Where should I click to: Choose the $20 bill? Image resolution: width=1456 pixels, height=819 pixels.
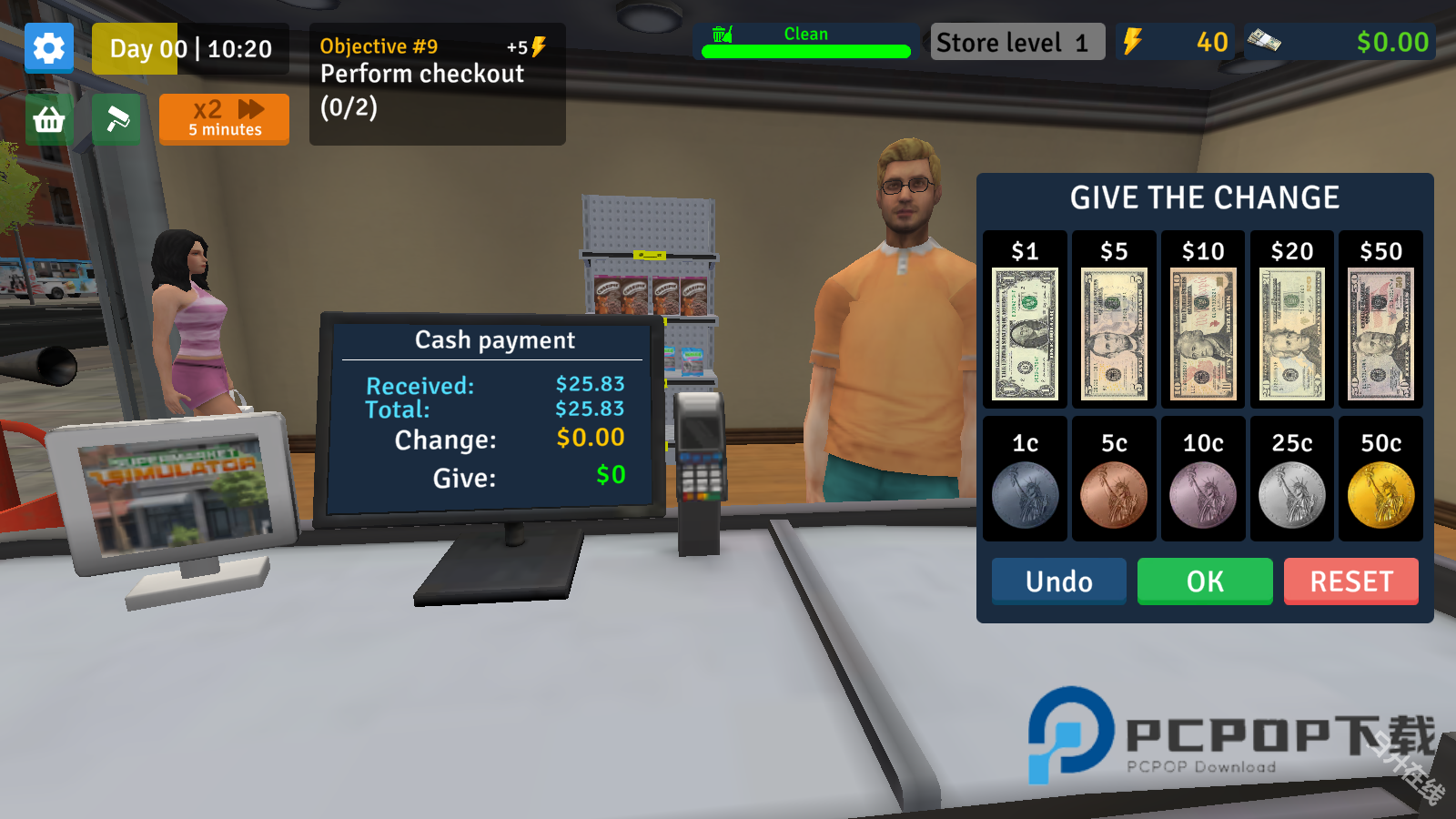coord(1292,333)
